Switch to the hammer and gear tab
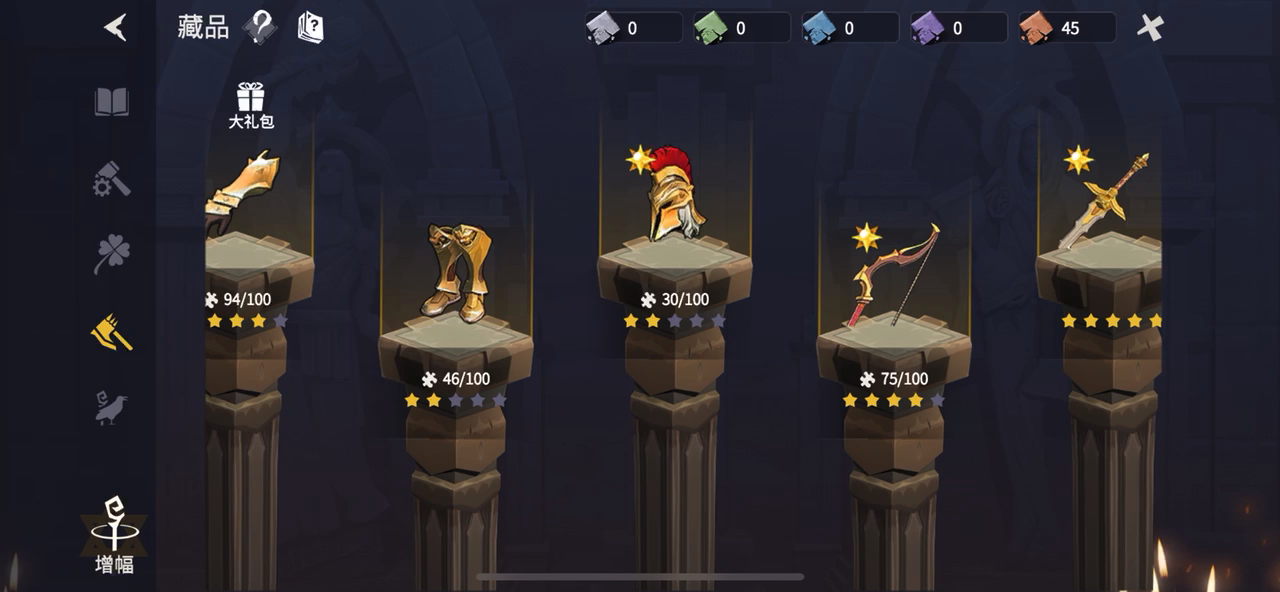 tap(112, 179)
